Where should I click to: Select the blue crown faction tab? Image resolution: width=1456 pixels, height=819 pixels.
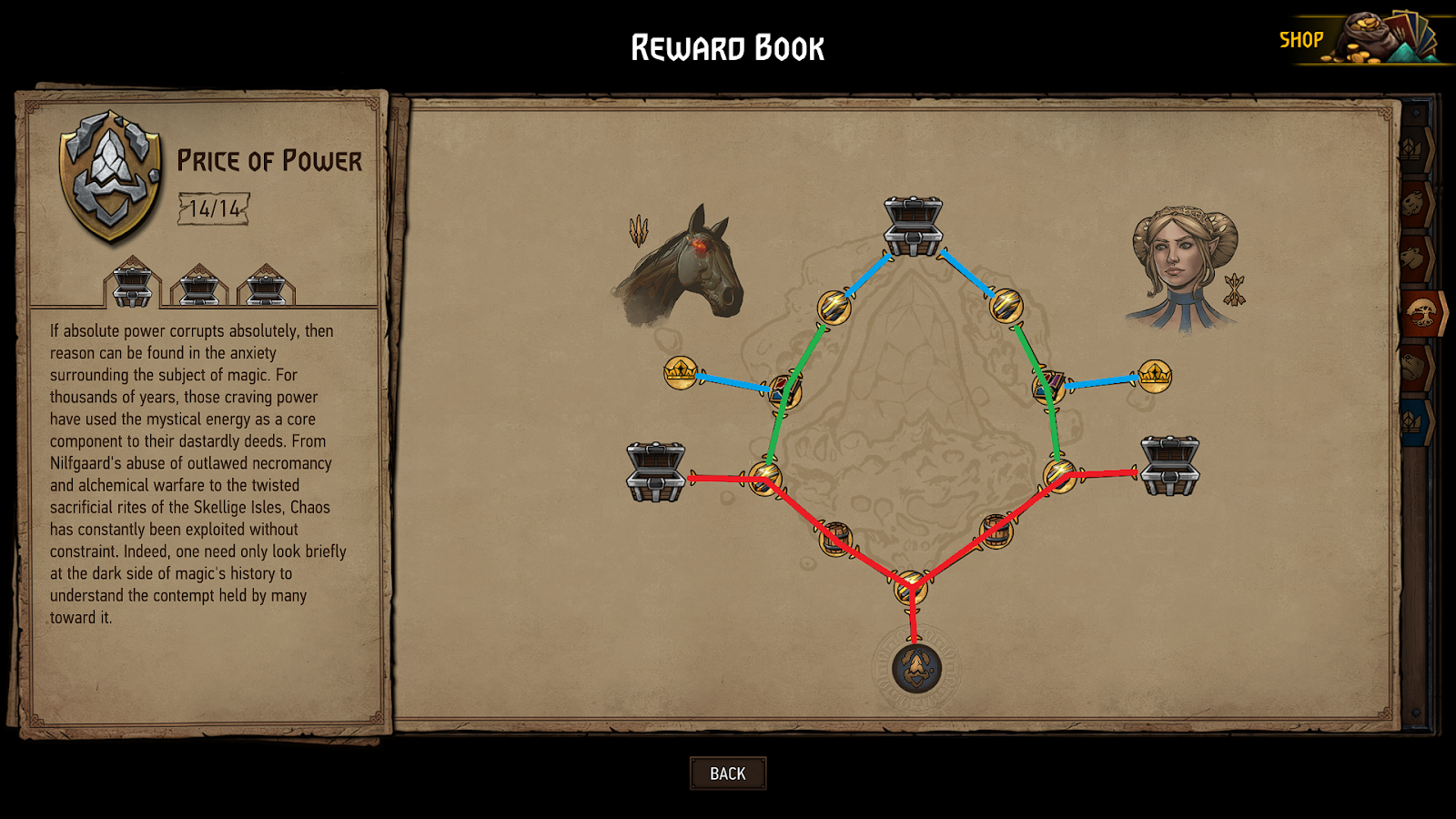[x=1412, y=421]
